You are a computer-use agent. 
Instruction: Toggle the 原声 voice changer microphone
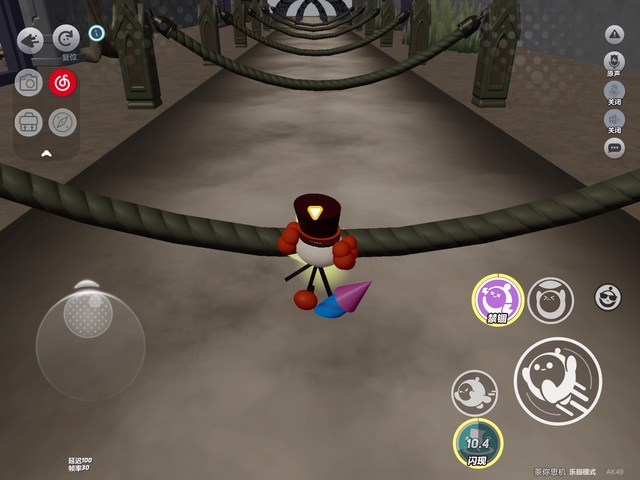(614, 64)
